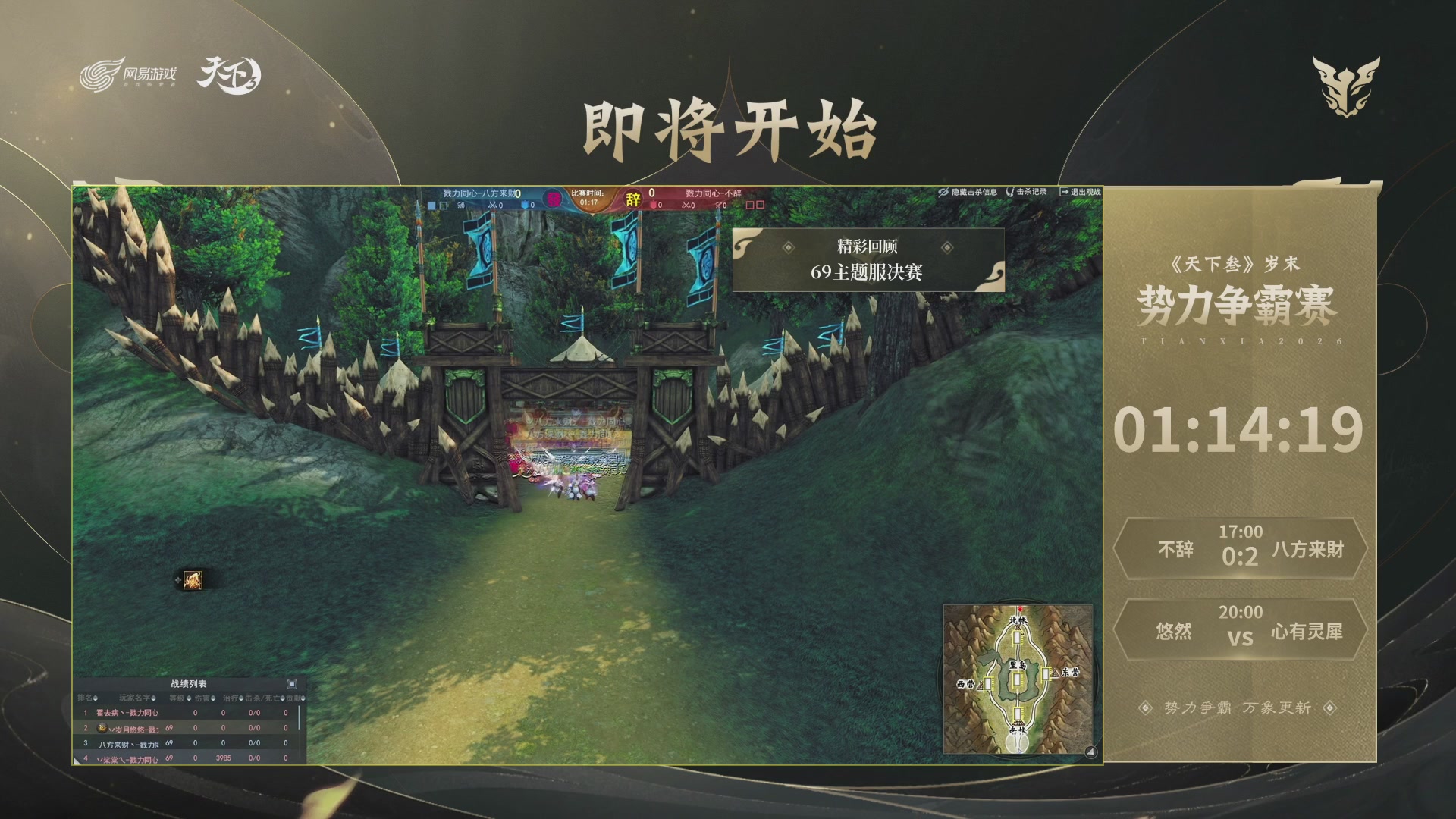Toggle the blue team square indicator near score
Screen dimensions: 1456x819
[432, 206]
